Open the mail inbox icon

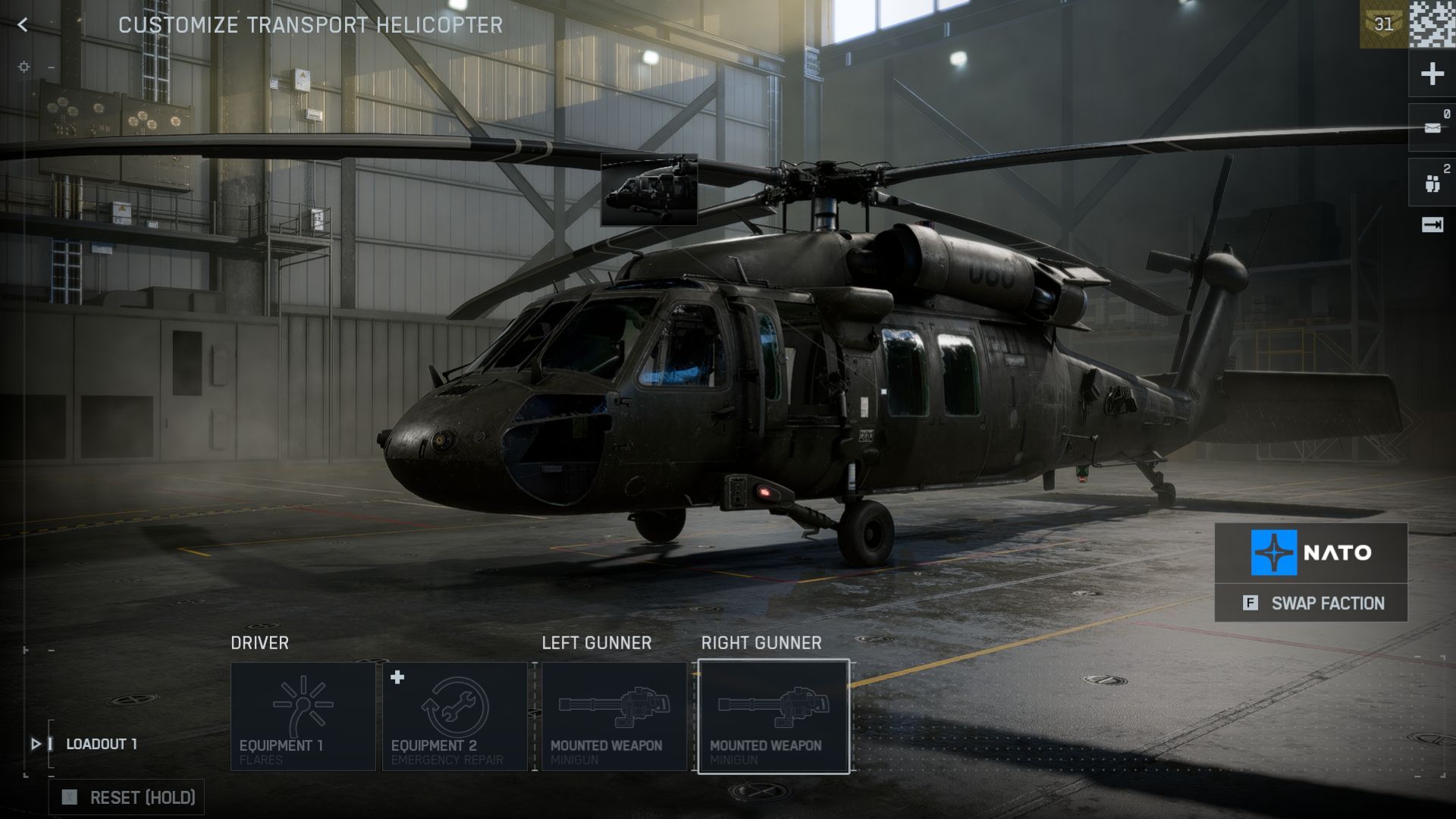coord(1432,127)
